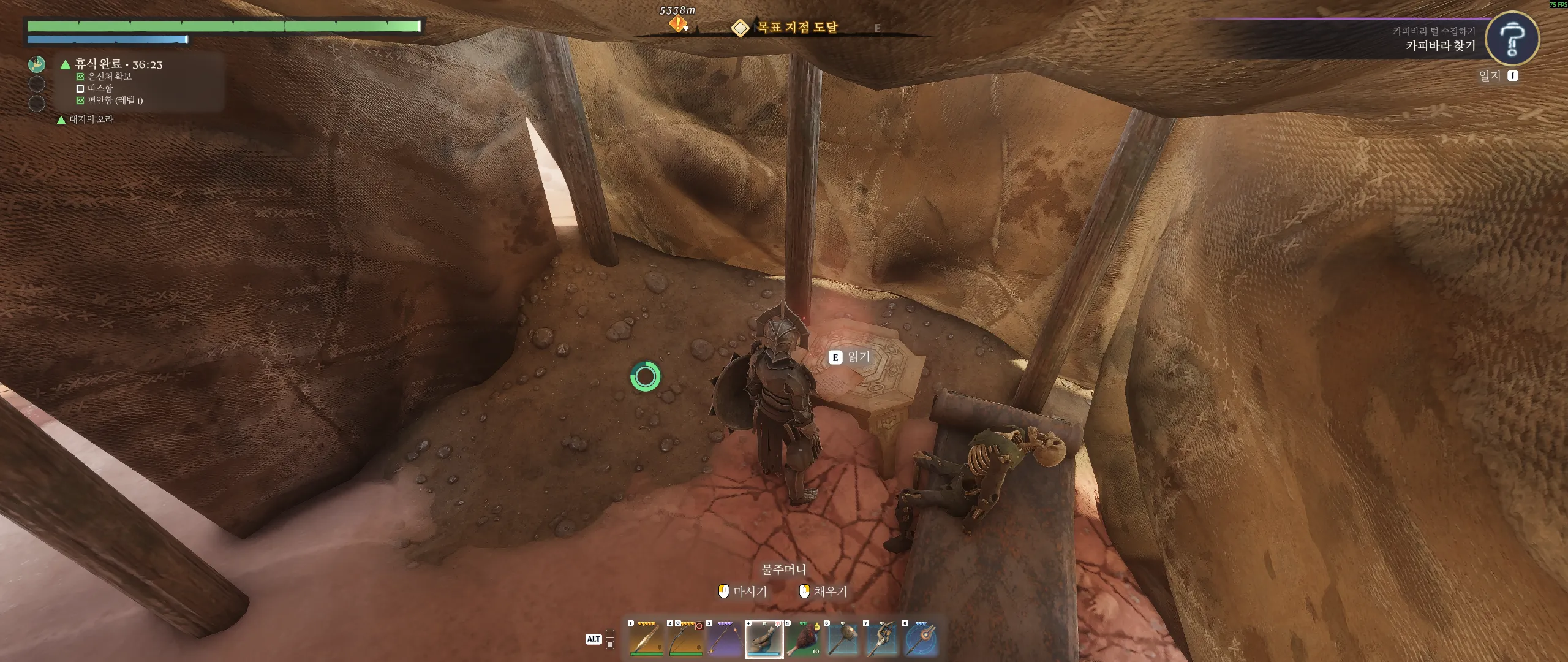
Task: Switch to the lower hotbar row indicator
Action: 610,645
